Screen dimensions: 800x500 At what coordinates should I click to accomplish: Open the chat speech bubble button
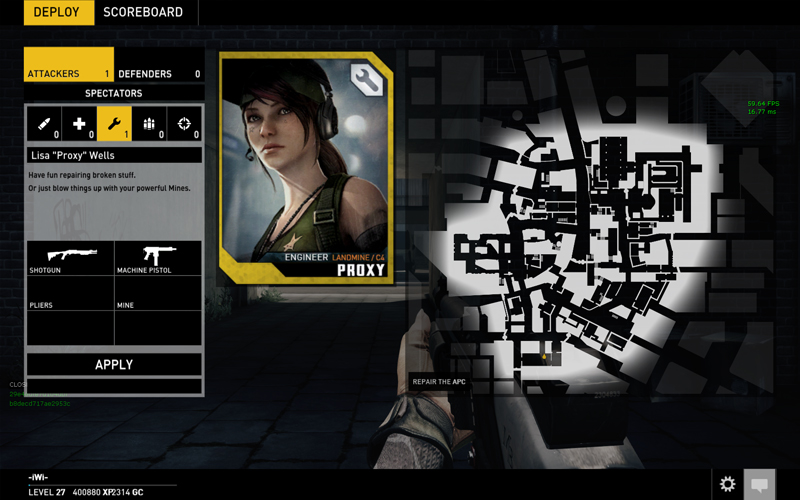coord(760,484)
